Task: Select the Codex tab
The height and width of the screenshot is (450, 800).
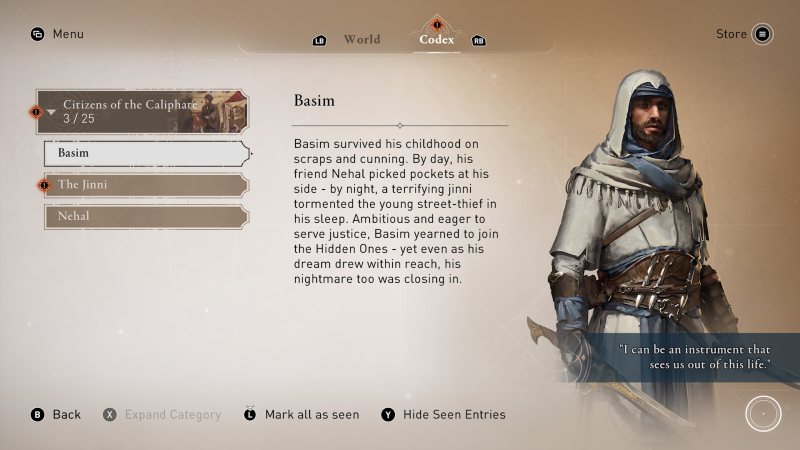Action: [x=436, y=40]
